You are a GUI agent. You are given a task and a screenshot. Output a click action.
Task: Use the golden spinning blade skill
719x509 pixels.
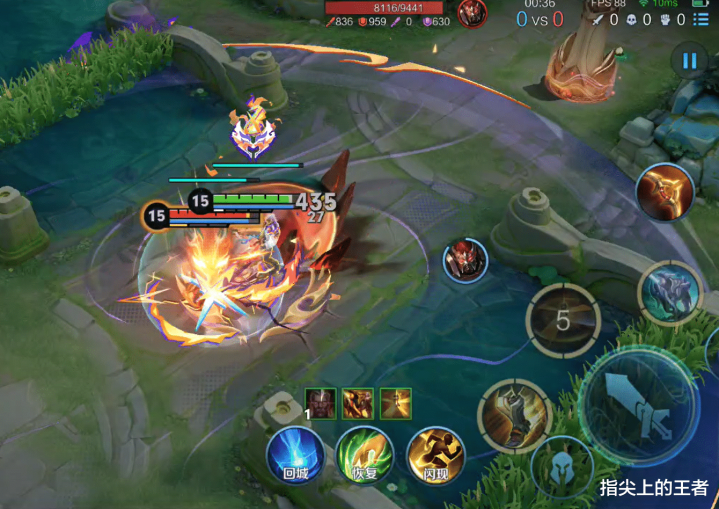(667, 192)
